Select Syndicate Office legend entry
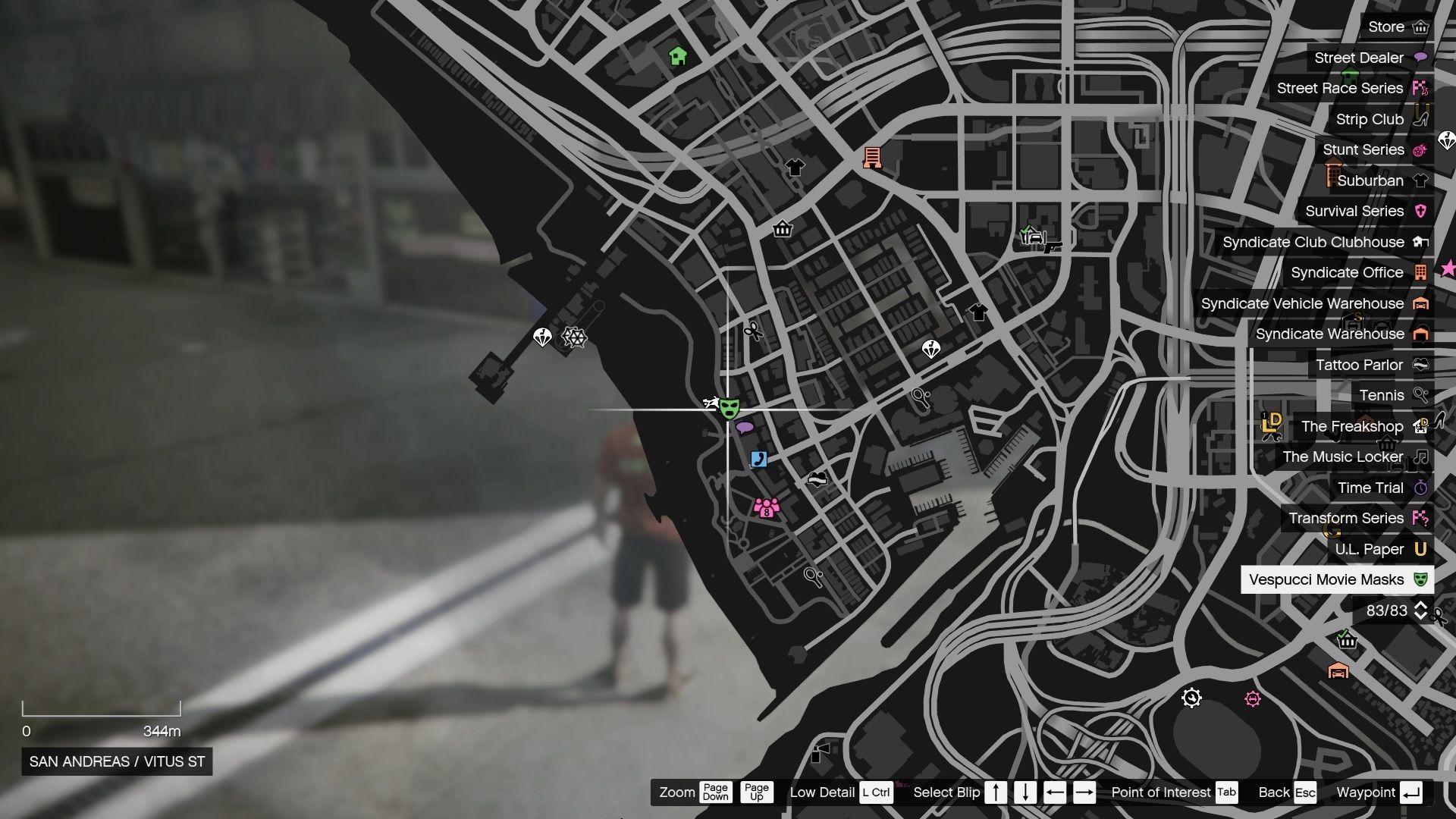1456x819 pixels. 1358,273
